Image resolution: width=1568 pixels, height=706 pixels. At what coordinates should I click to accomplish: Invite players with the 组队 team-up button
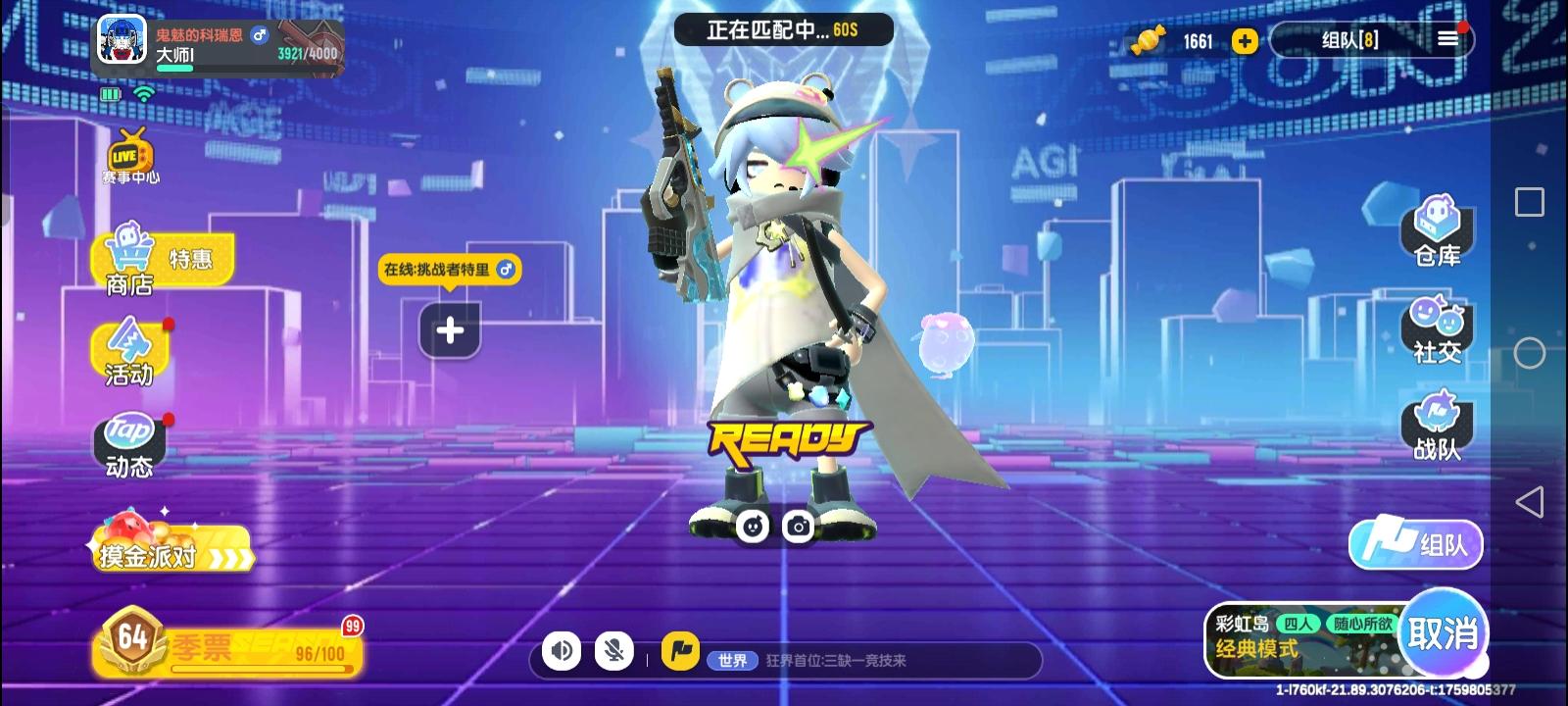pos(1416,544)
